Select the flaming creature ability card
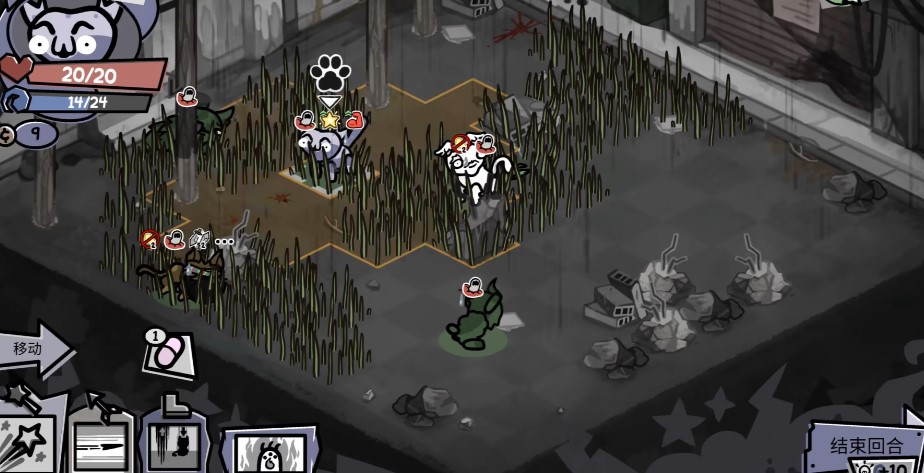Viewport: 924px width, 473px height. tap(269, 450)
